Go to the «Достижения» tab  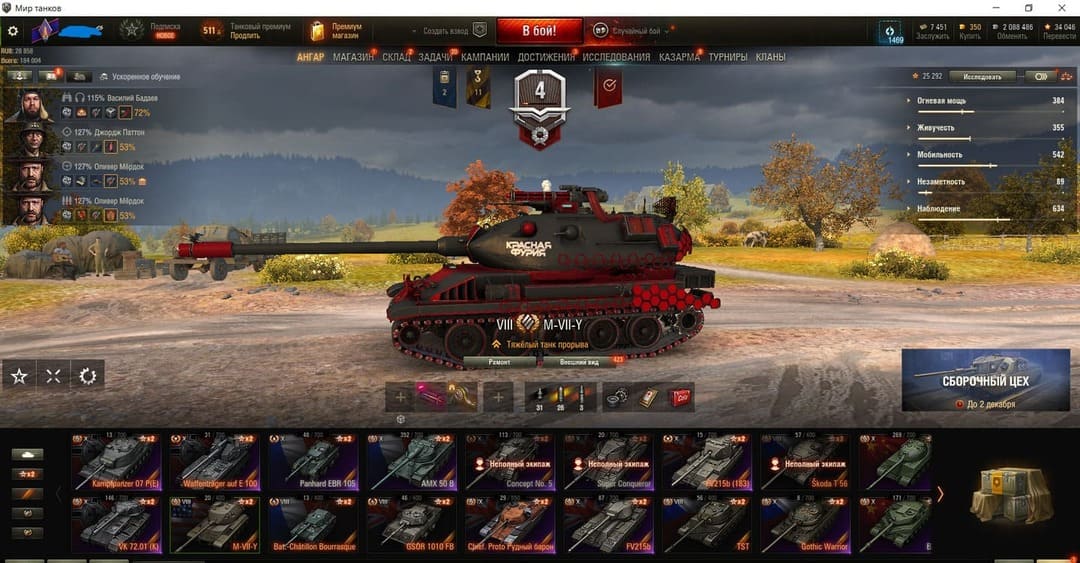546,57
